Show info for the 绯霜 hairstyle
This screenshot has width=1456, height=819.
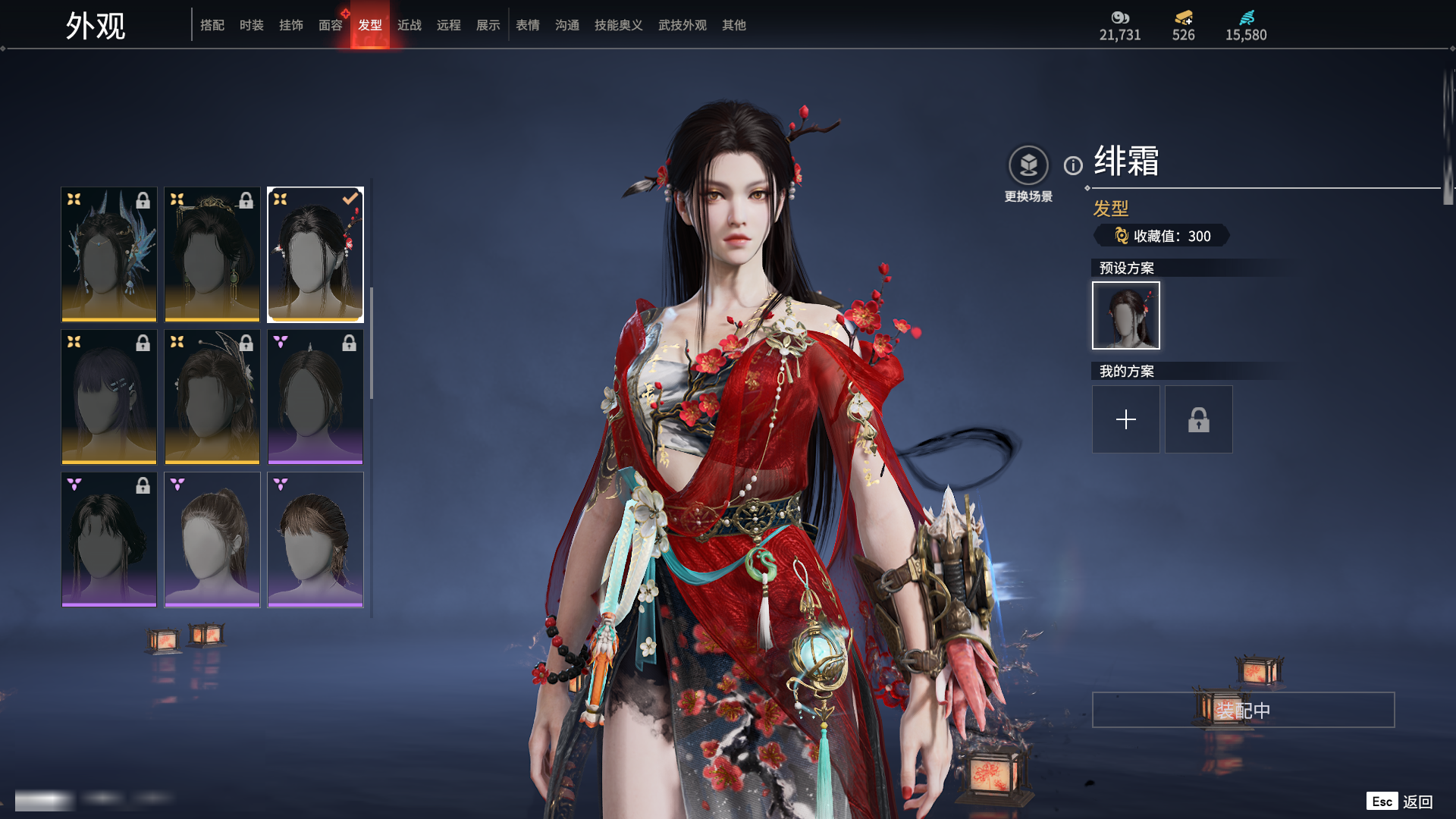[x=1073, y=165]
